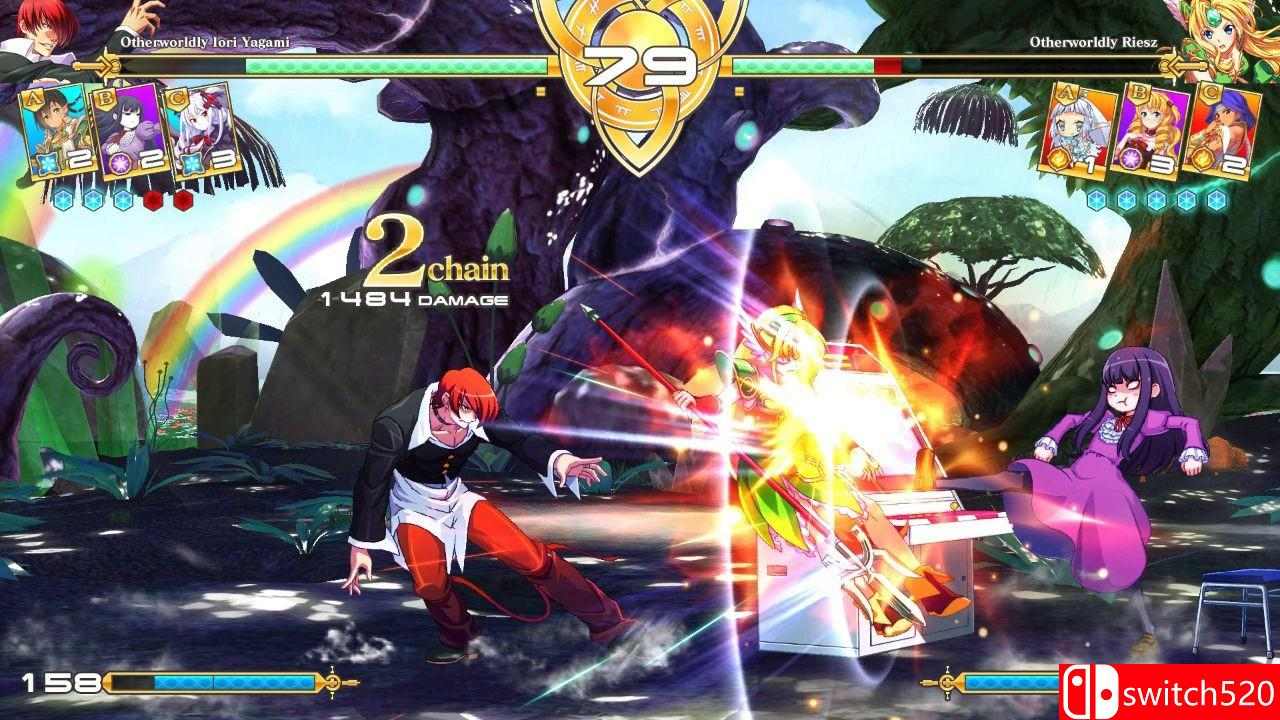The height and width of the screenshot is (720, 1280).
Task: Click the 1484 DAMAGE text
Action: (x=414, y=297)
